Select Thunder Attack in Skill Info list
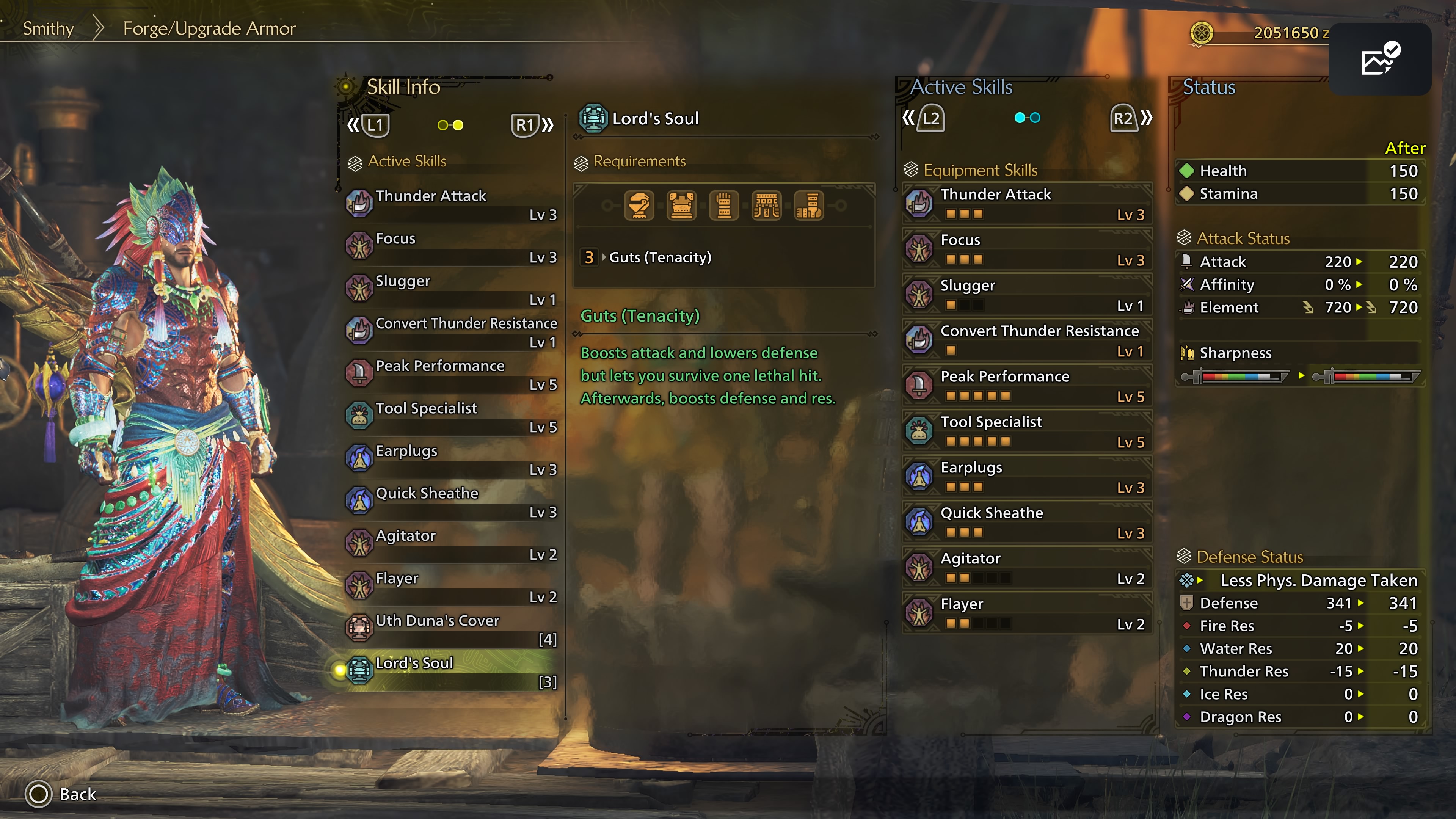 pos(451,204)
